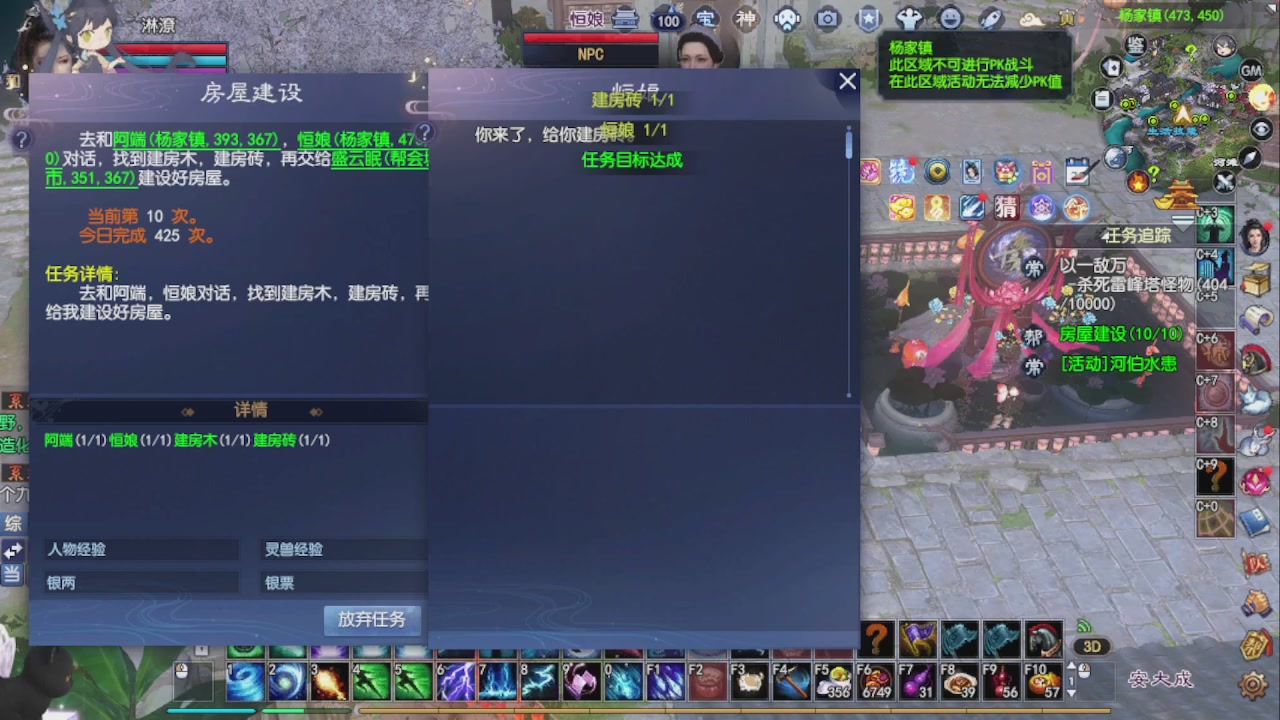This screenshot has height=720, width=1280.
Task: Open the daily sign-in calendar icon
Action: [x=1077, y=171]
